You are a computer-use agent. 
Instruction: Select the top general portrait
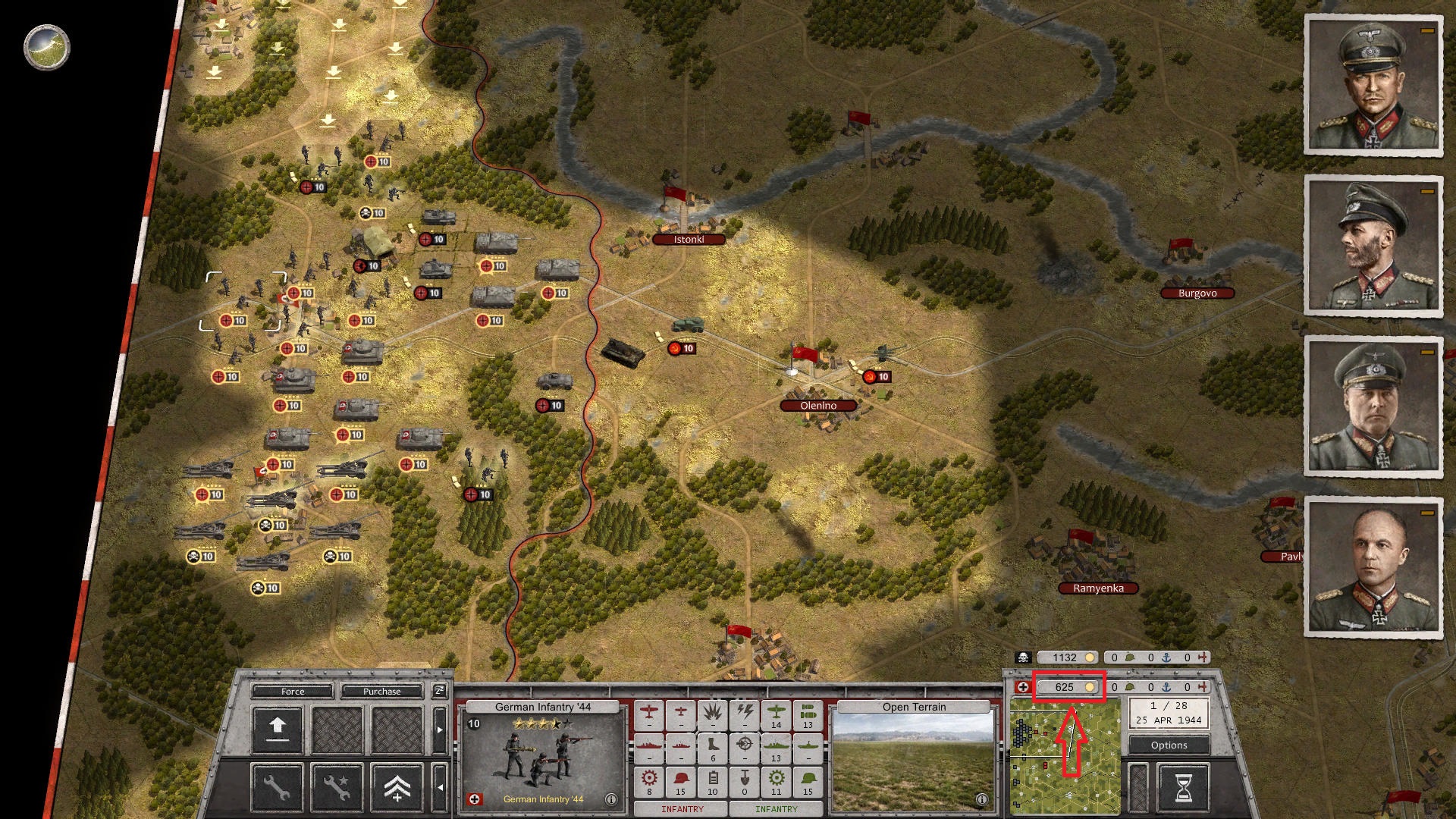1373,85
